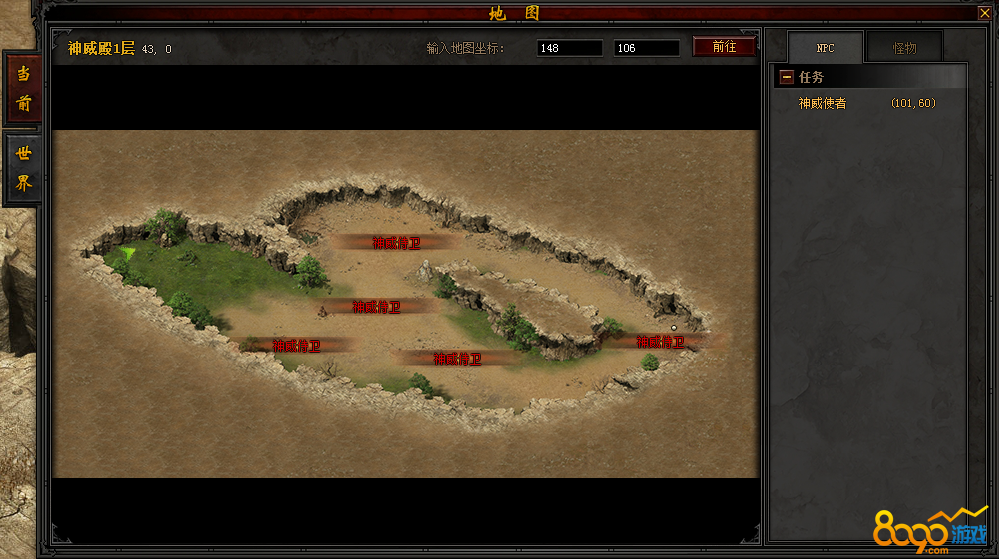Show the 当前 current area map
Screen dimensions: 999x559
23,88
